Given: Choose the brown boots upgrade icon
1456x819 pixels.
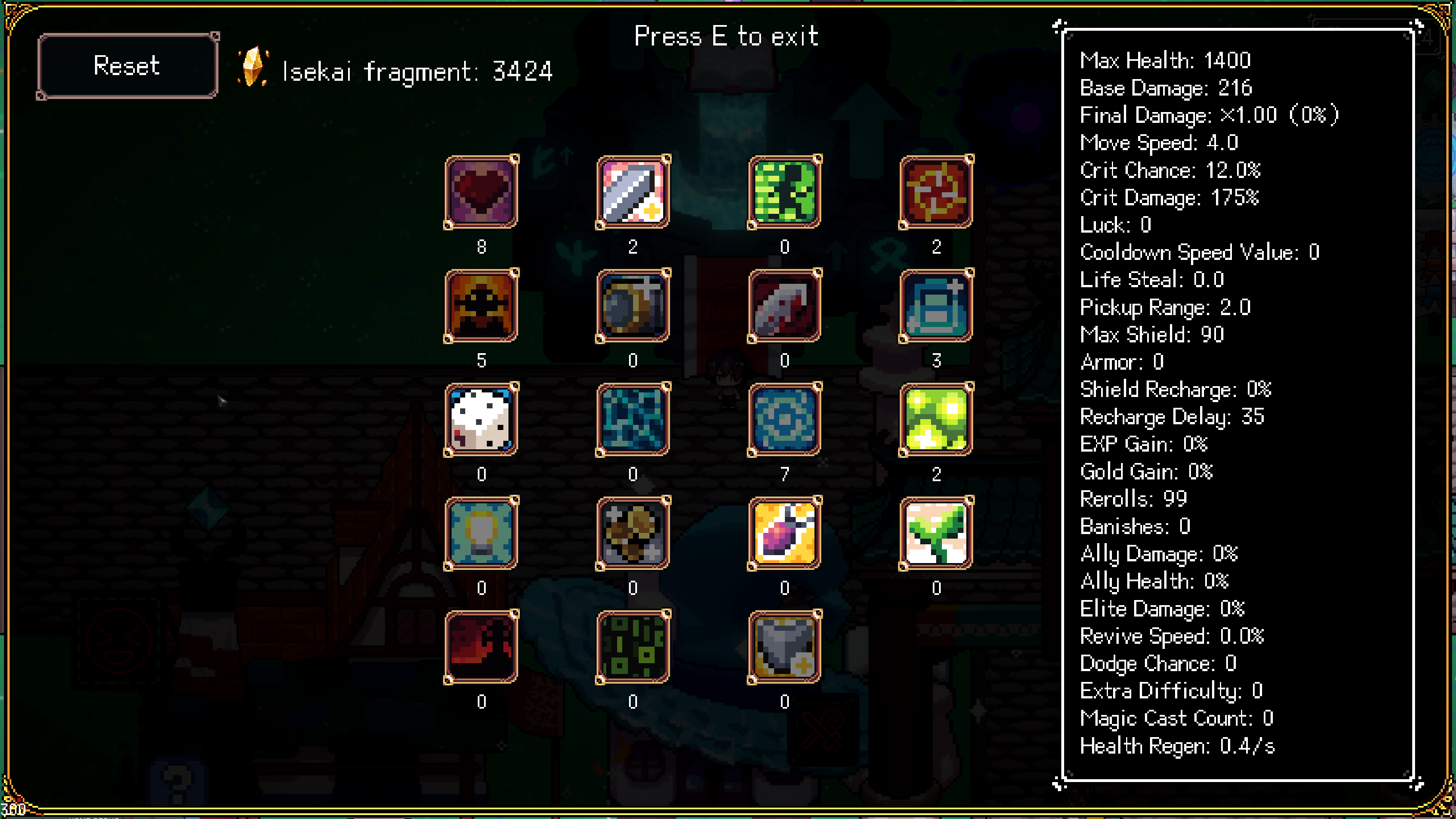Looking at the screenshot, I should [x=633, y=533].
